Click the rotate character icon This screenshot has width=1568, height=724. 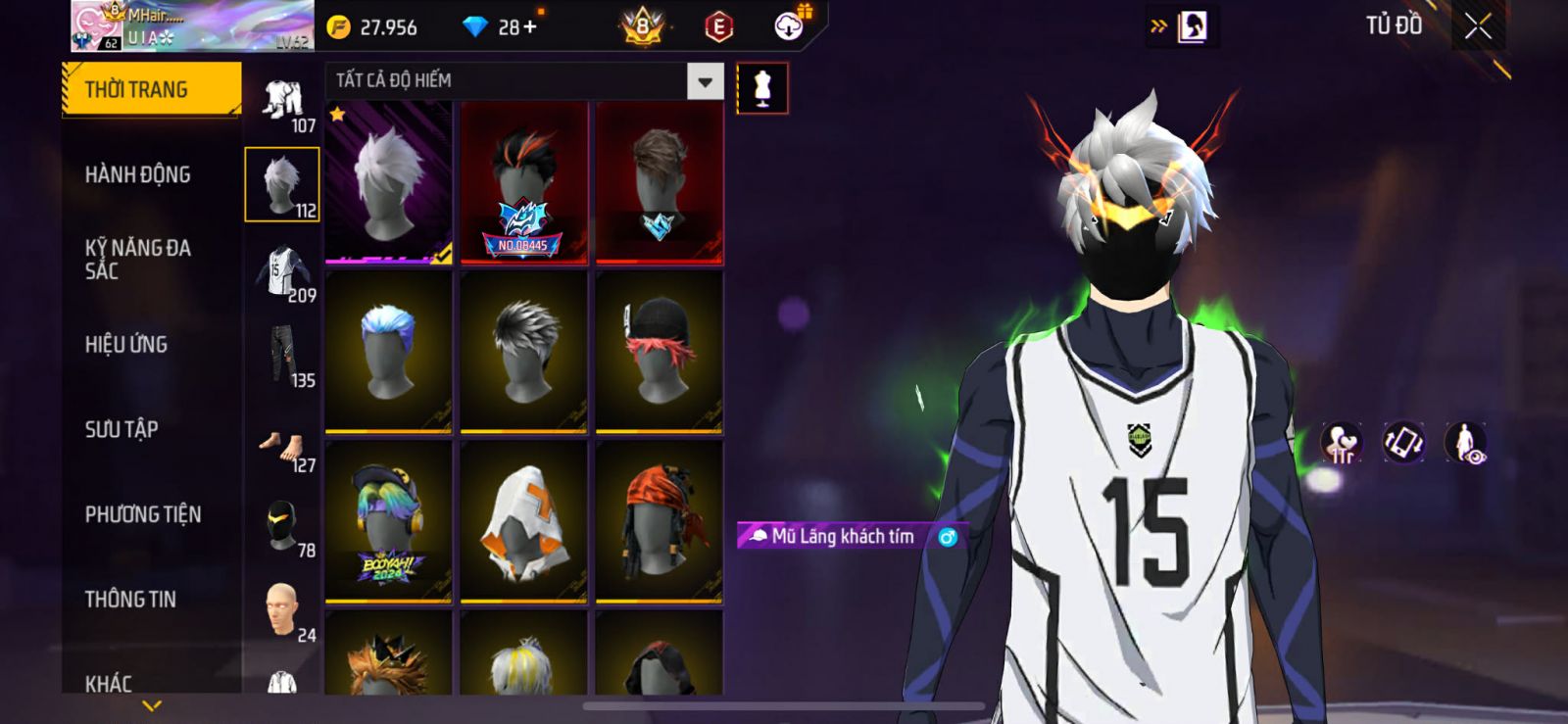[x=1403, y=443]
